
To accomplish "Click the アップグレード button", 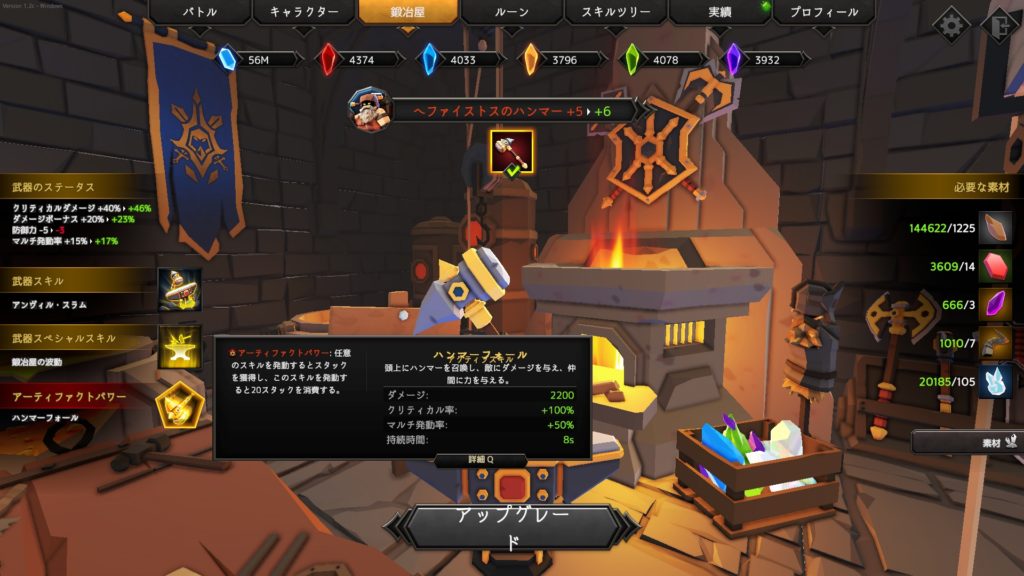I will [512, 528].
